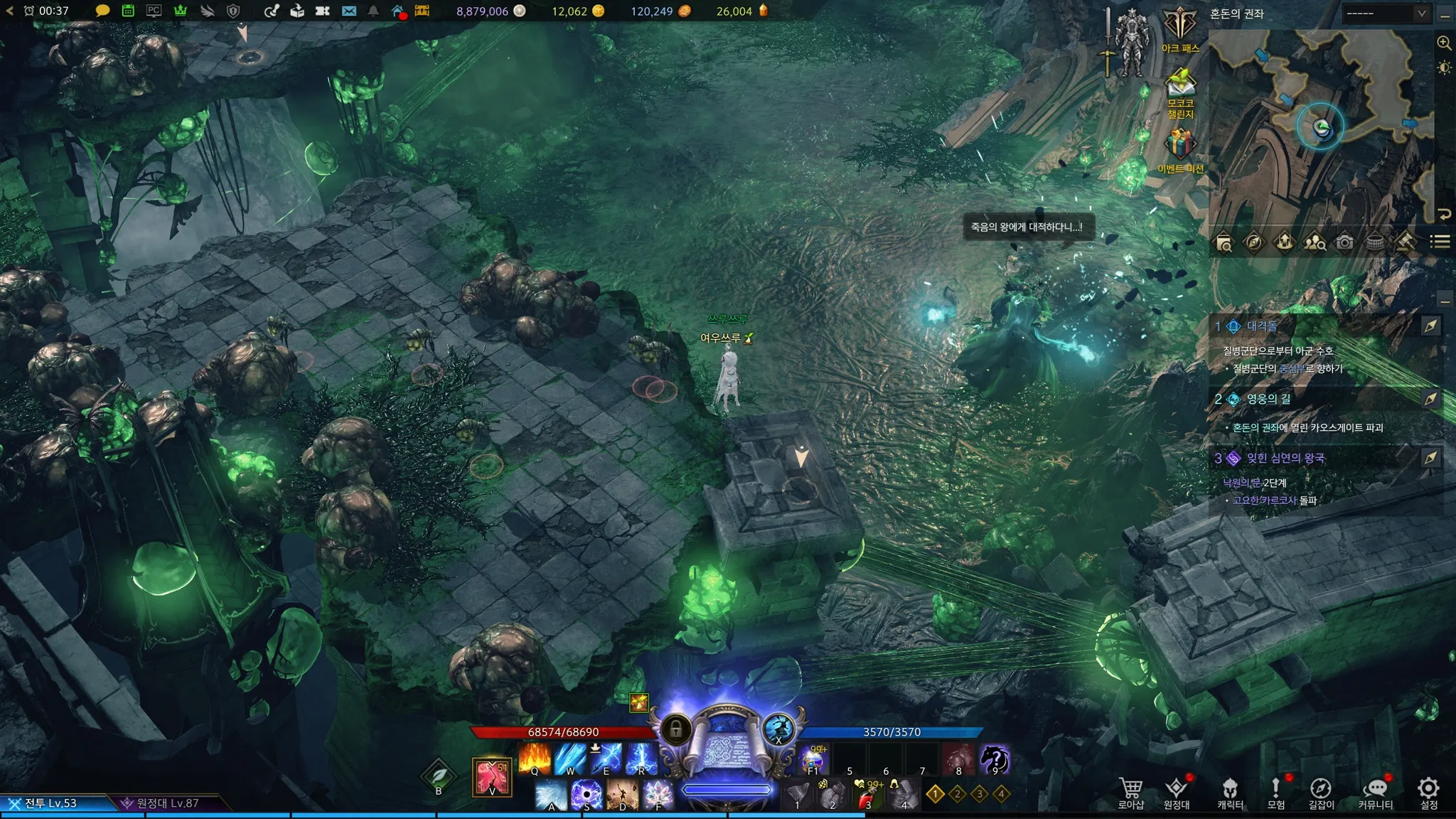Open the 아크 패스 Ark Pass

click(1180, 28)
